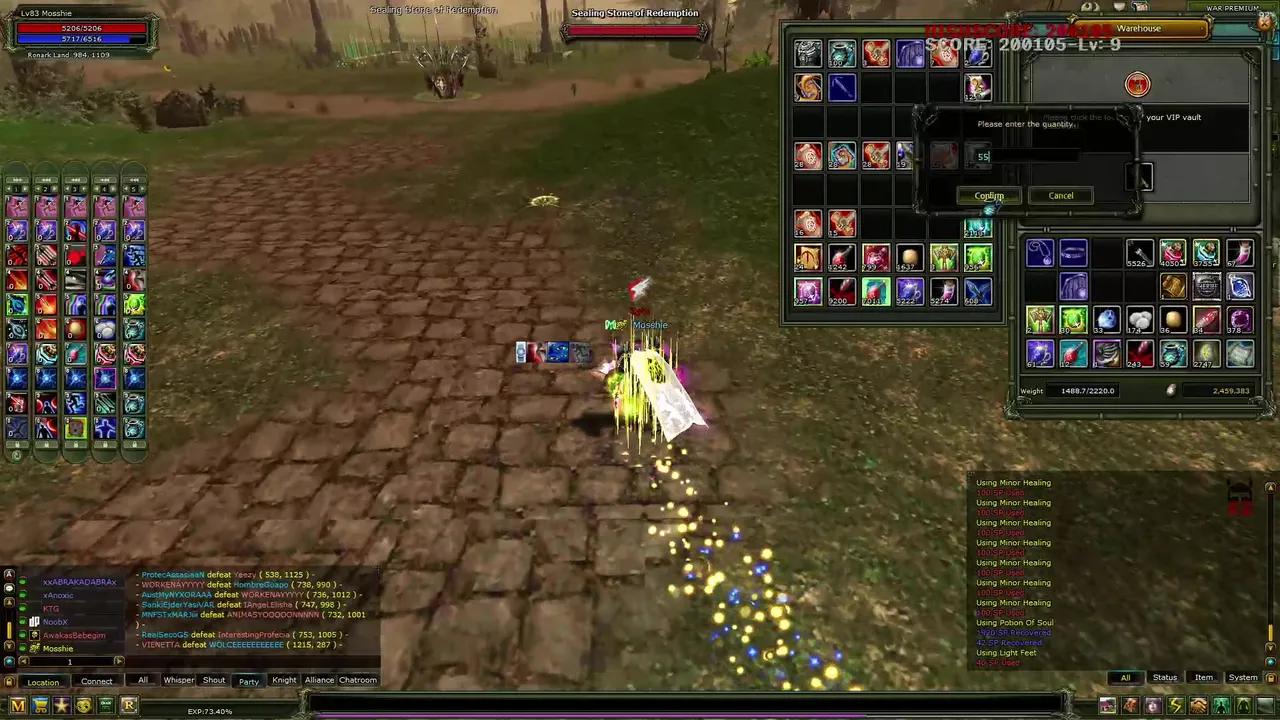The image size is (1280, 720).
Task: Click the star icon on the bottom toolbar
Action: coord(61,705)
